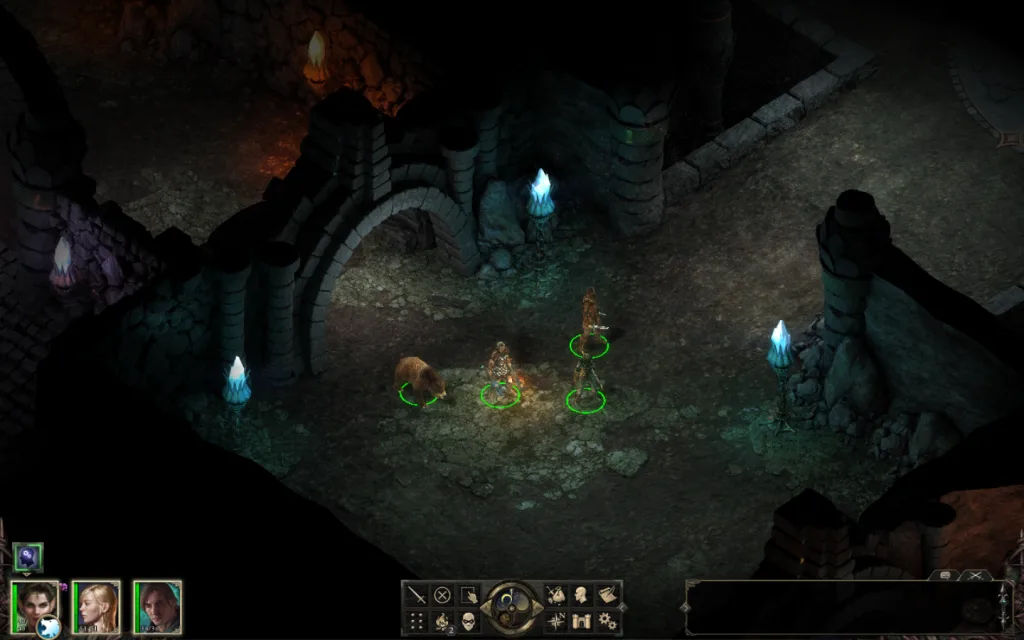Open the party formation dots button
1024x640 pixels.
tap(417, 621)
